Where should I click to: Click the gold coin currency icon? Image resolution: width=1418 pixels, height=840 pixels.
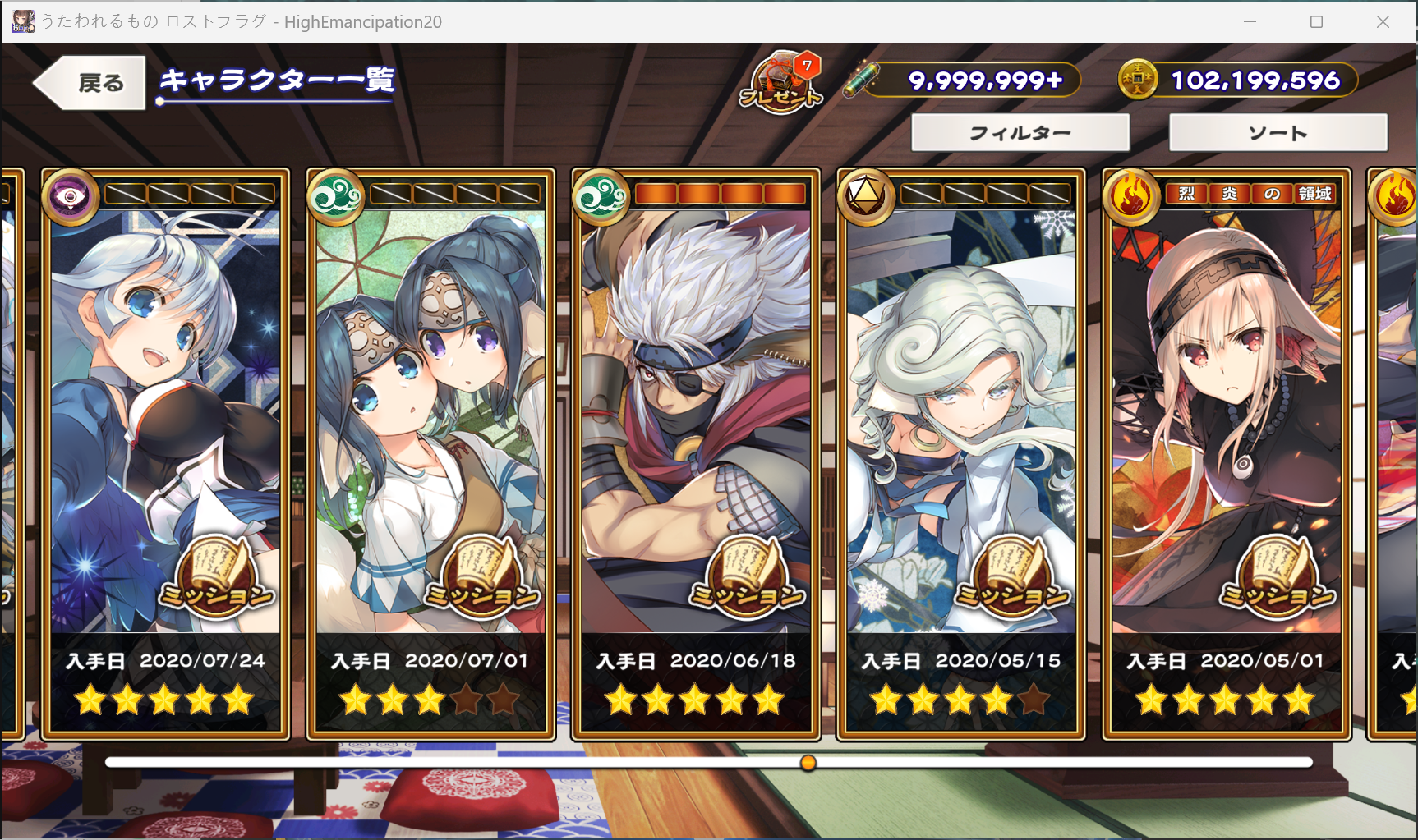(1138, 80)
